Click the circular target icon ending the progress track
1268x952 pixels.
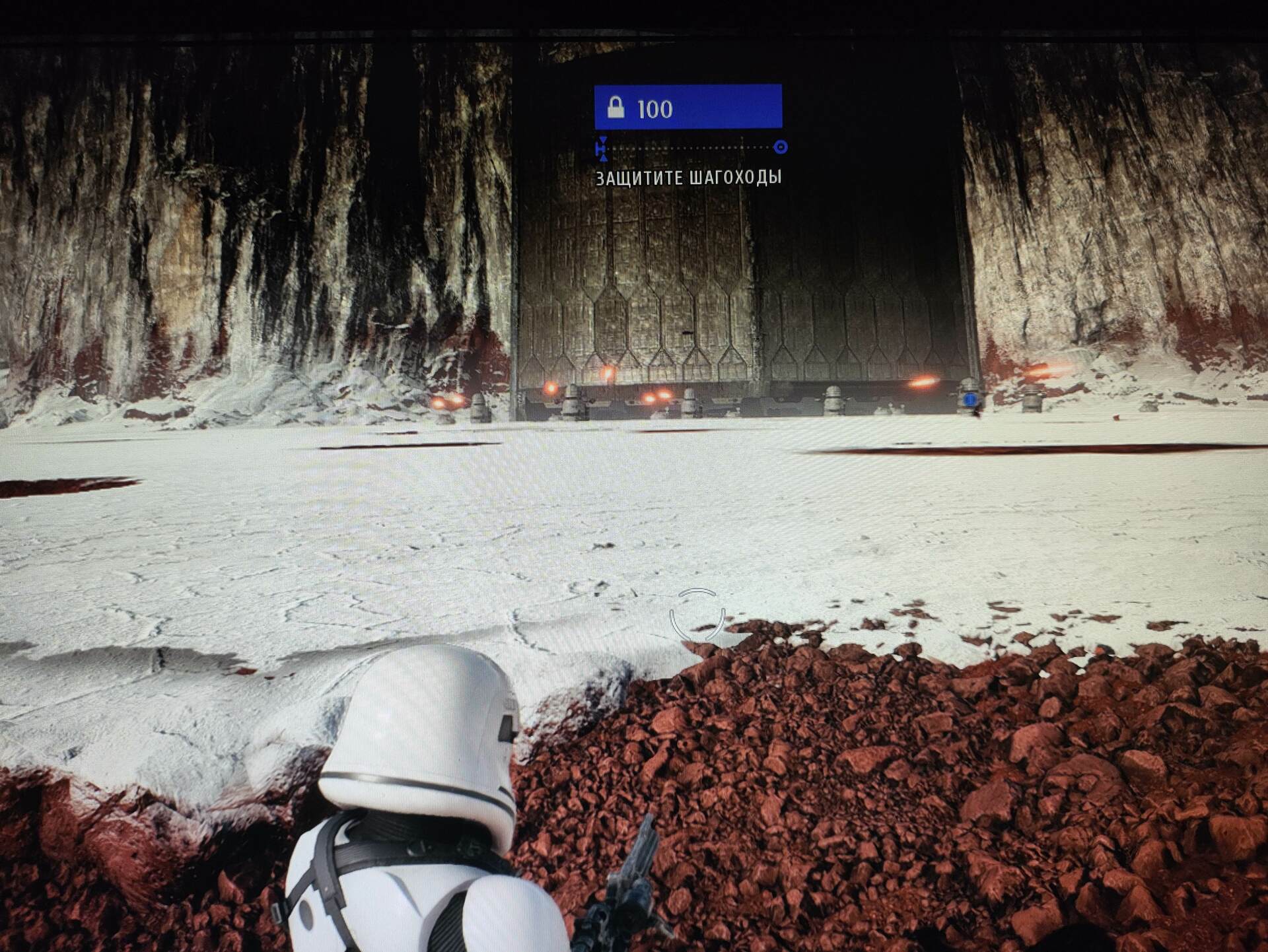pos(780,147)
